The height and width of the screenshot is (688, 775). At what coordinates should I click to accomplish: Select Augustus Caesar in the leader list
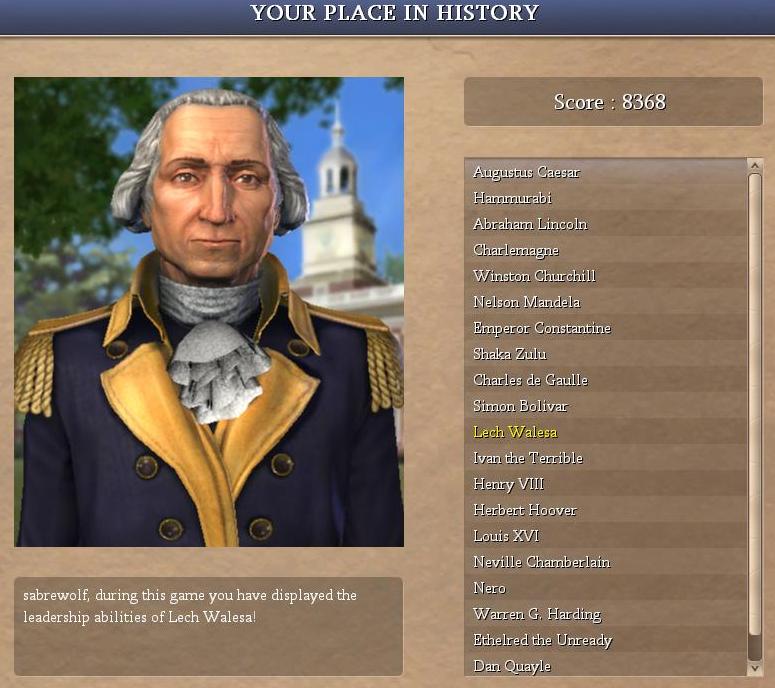click(526, 172)
